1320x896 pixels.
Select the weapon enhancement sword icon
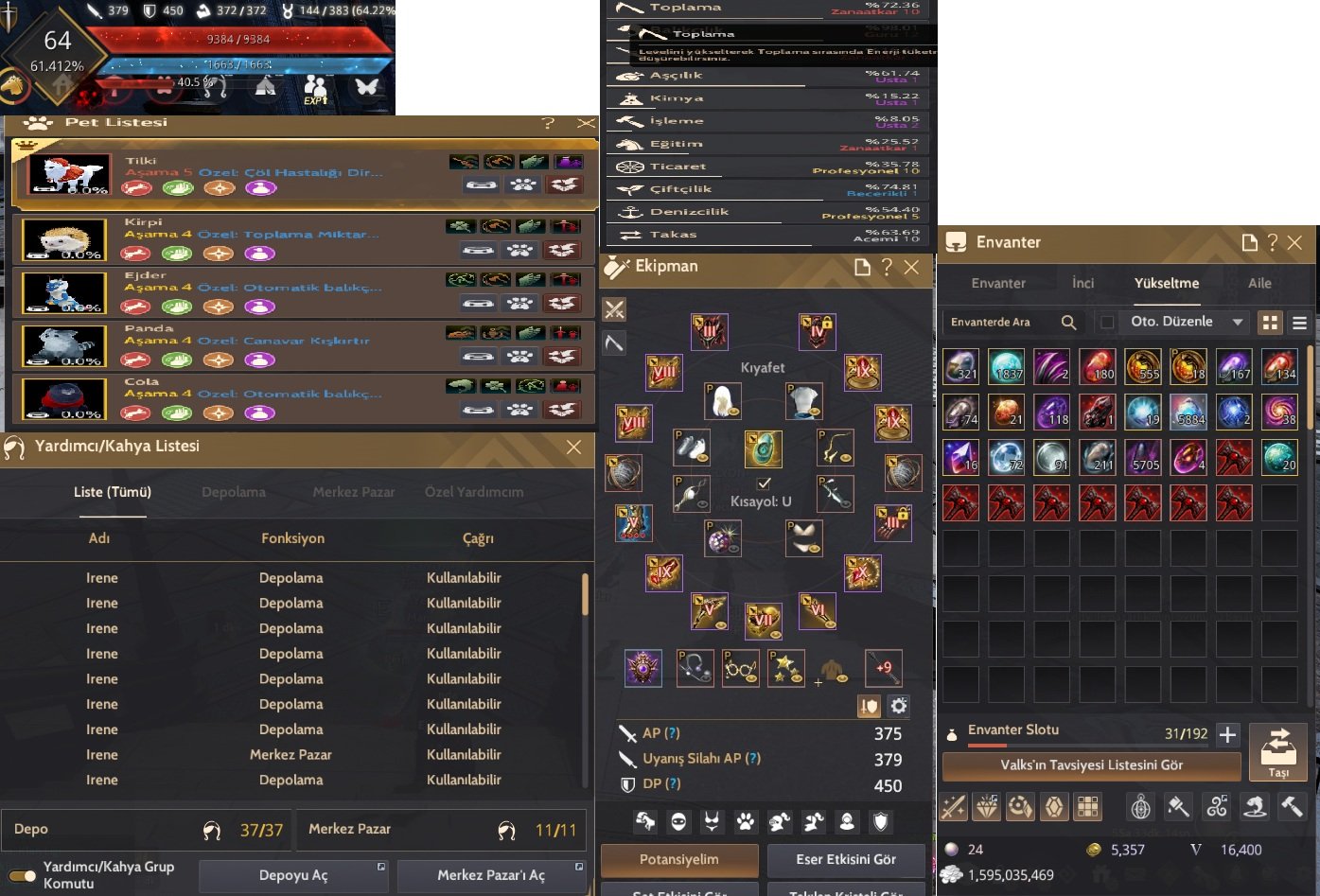tap(954, 807)
